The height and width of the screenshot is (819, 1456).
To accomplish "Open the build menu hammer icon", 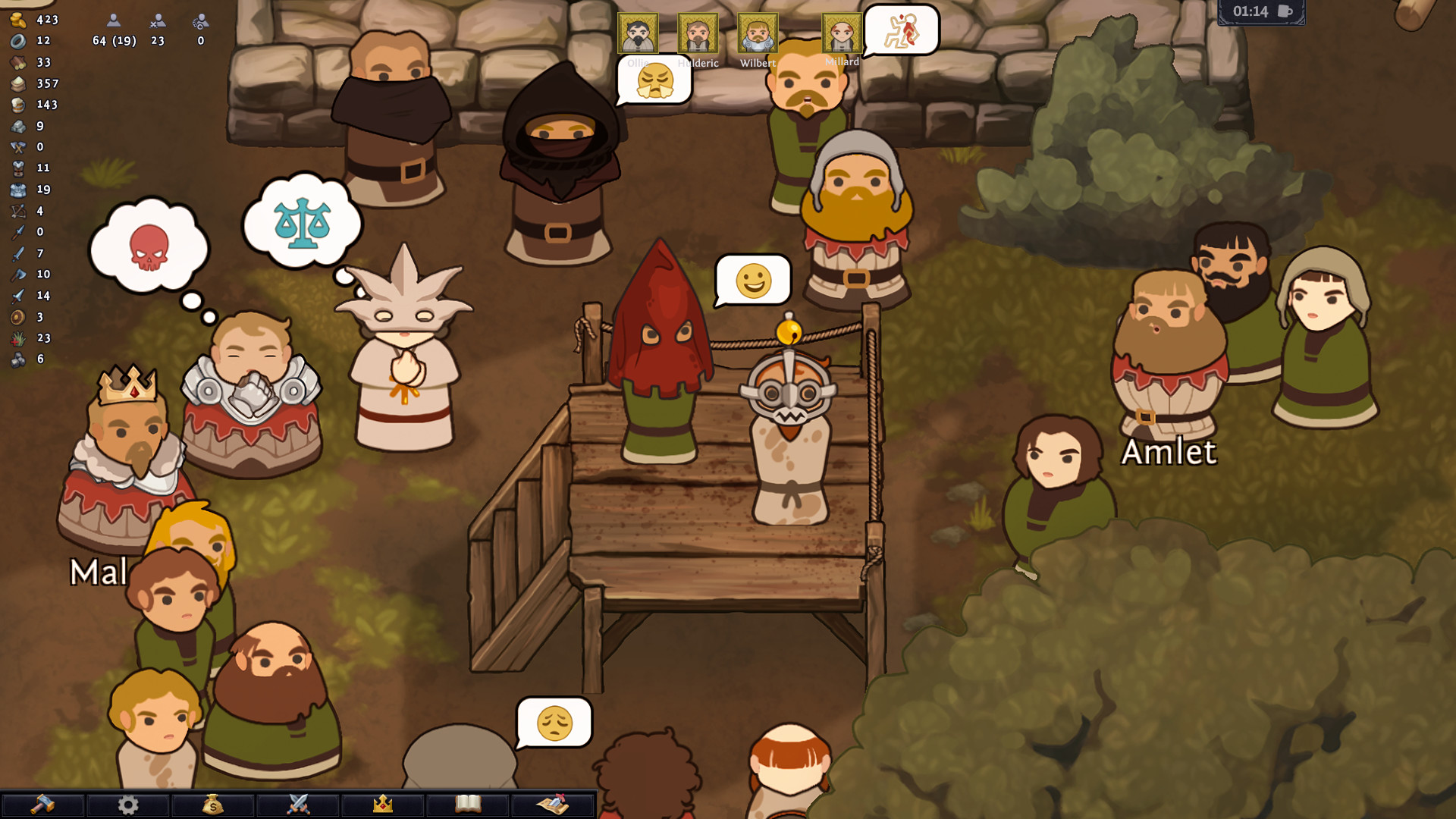I will point(44,806).
